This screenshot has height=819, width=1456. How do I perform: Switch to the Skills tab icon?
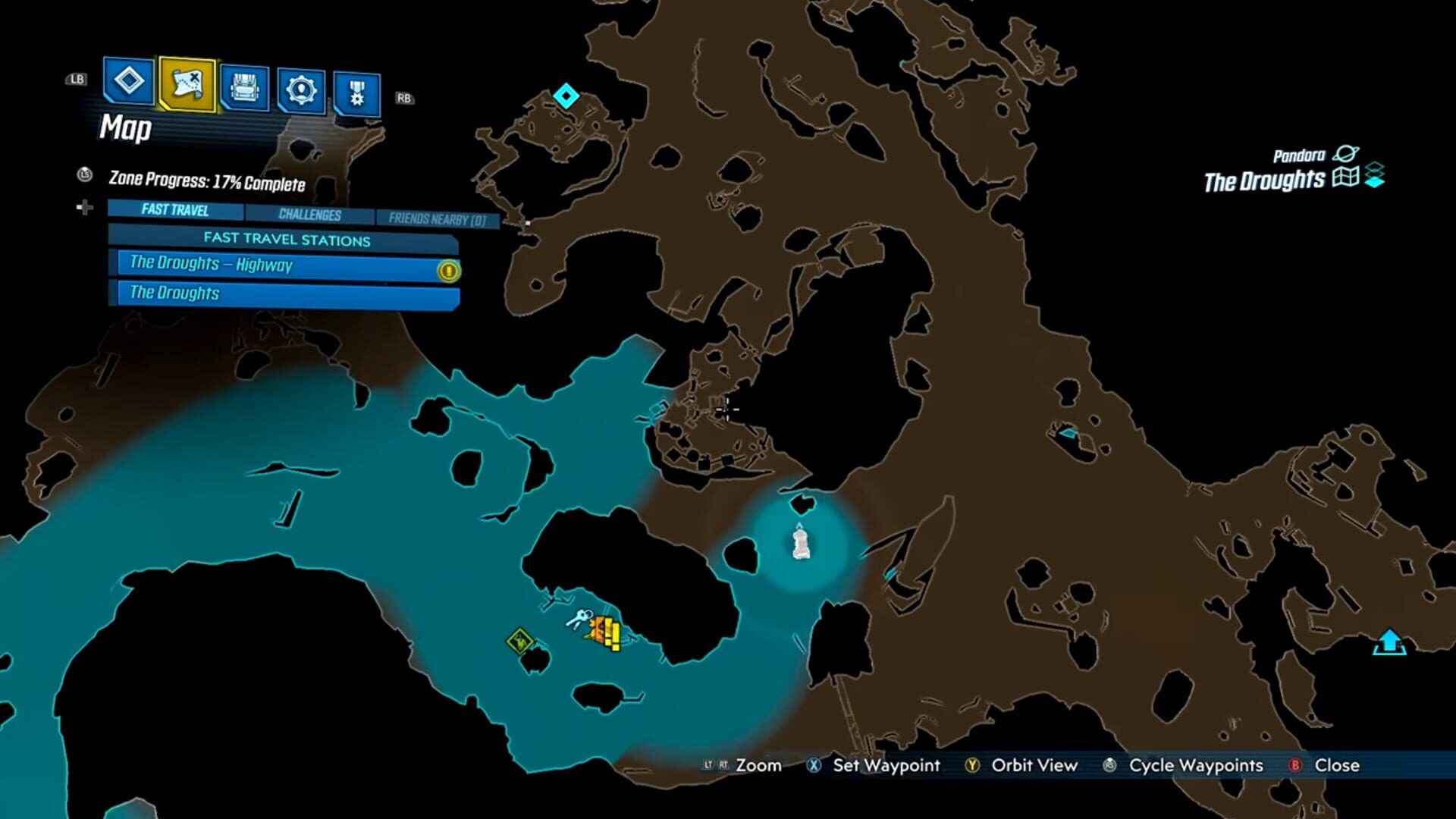[x=301, y=91]
